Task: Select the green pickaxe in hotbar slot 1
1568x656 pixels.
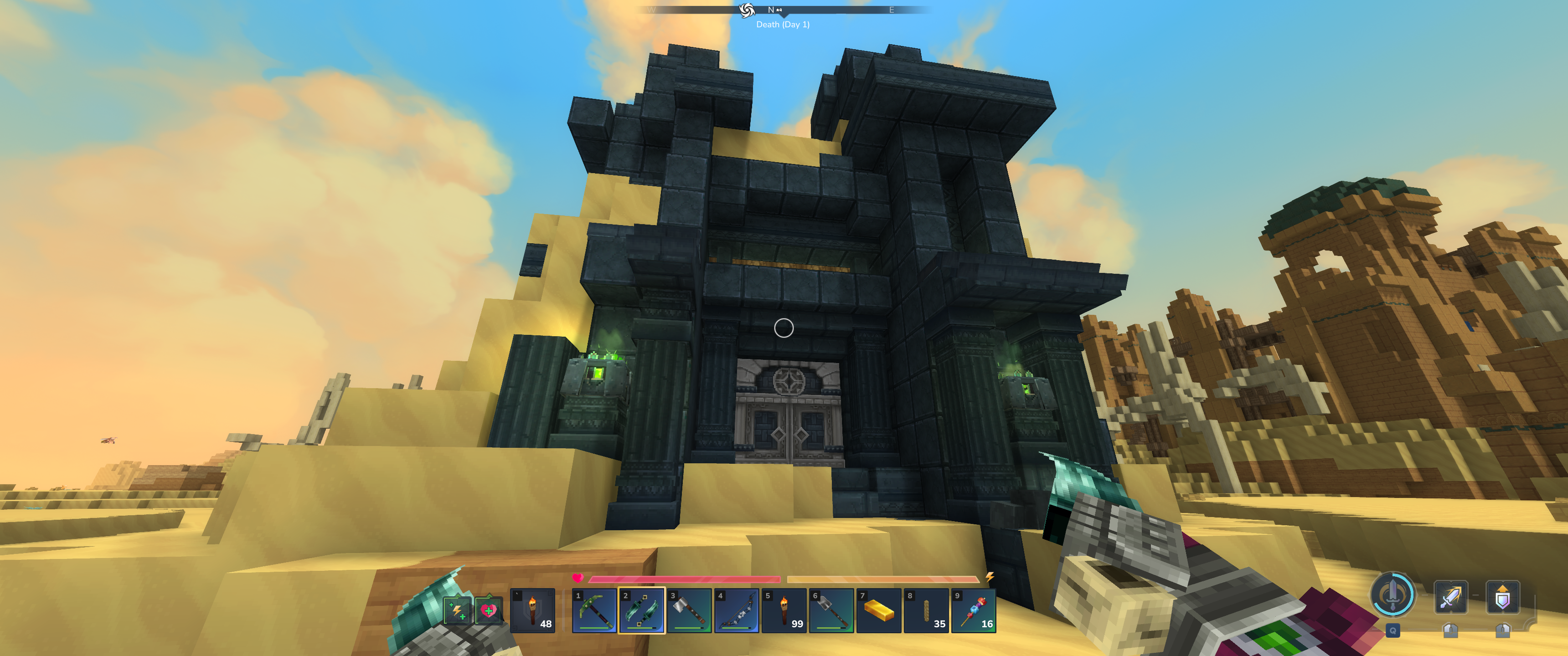Action: coord(594,610)
